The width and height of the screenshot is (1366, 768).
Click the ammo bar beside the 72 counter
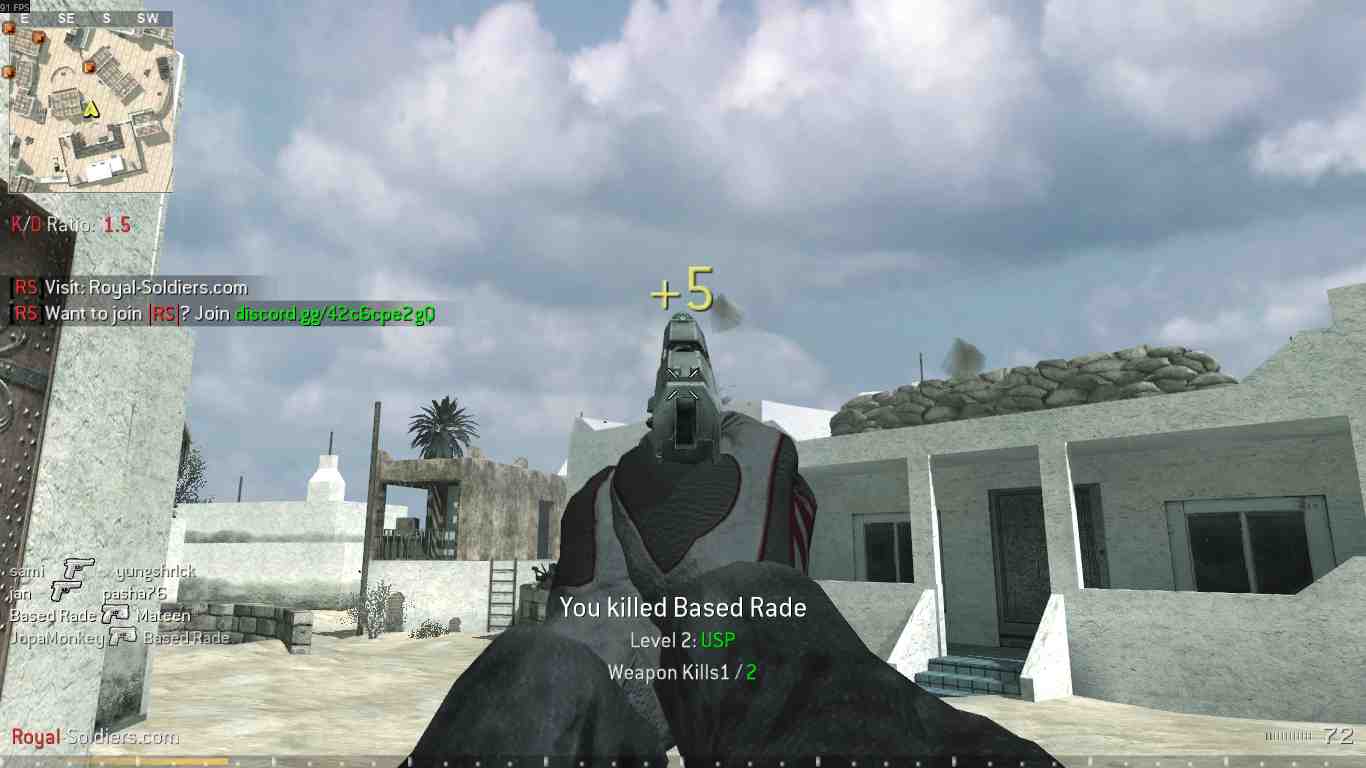[x=1287, y=735]
